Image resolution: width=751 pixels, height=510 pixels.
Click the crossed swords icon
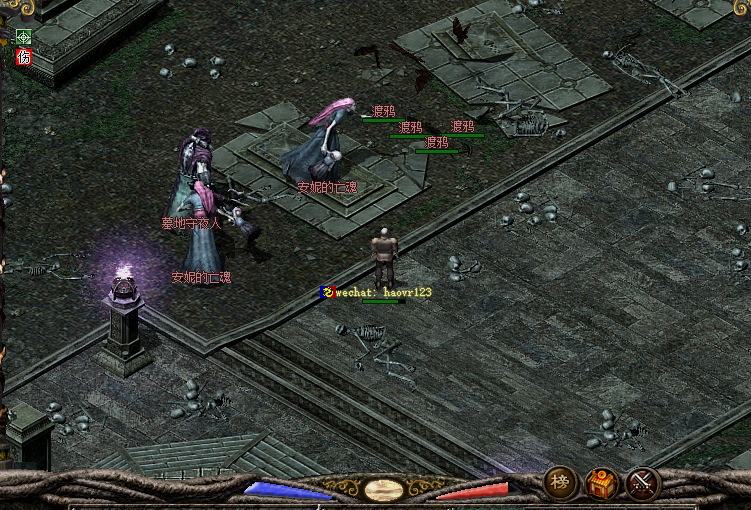point(642,485)
